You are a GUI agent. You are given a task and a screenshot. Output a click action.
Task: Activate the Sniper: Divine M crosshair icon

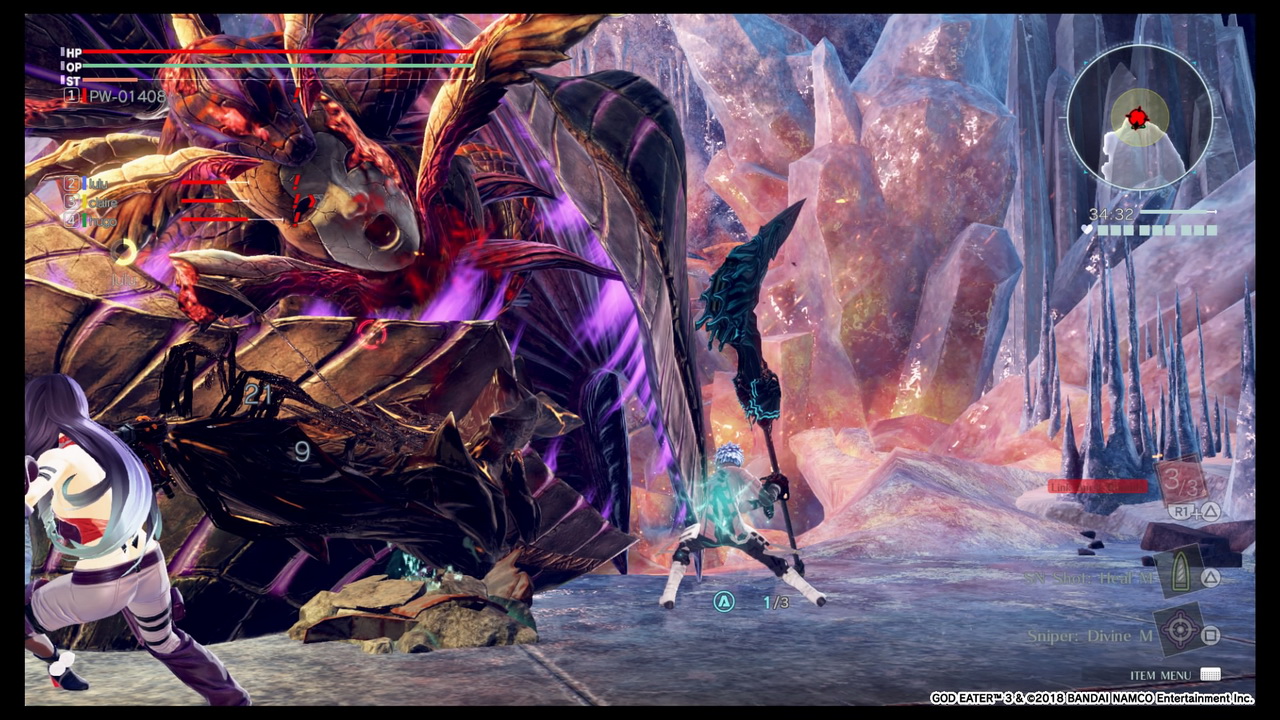pyautogui.click(x=1181, y=632)
